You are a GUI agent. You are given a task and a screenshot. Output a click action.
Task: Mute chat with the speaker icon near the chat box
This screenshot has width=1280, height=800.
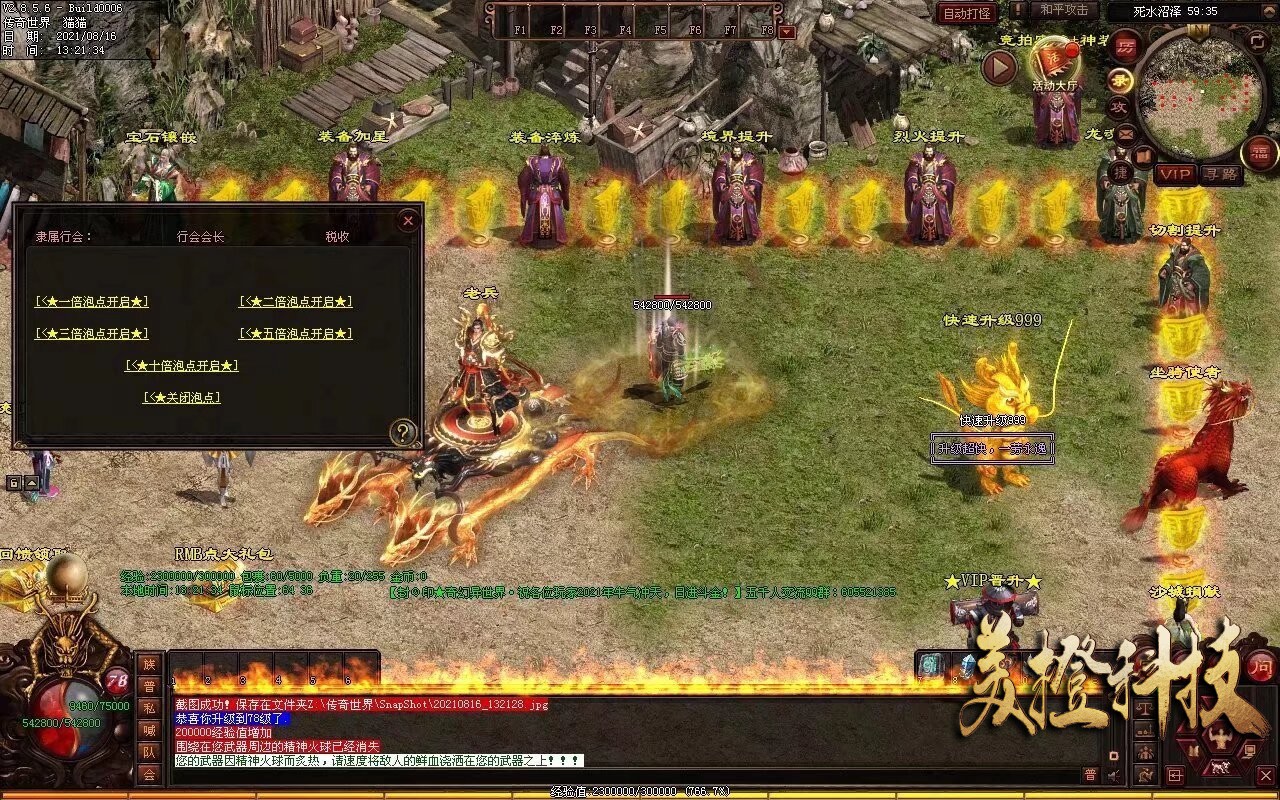coord(1112,775)
